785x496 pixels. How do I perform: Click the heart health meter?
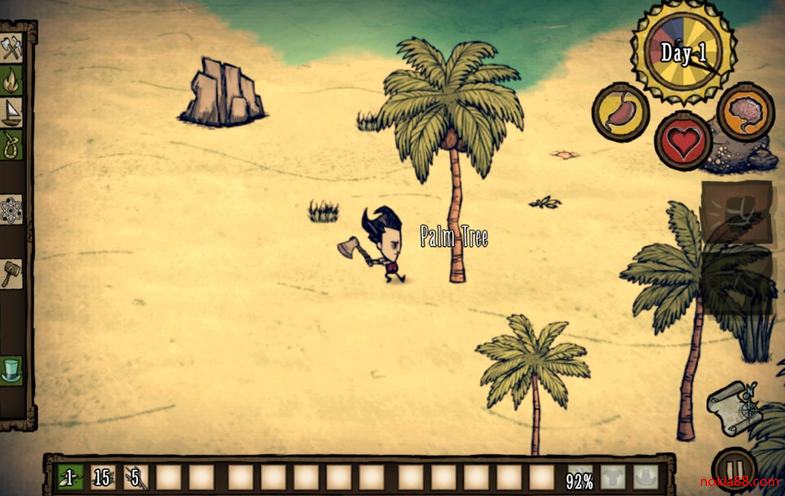tap(683, 141)
